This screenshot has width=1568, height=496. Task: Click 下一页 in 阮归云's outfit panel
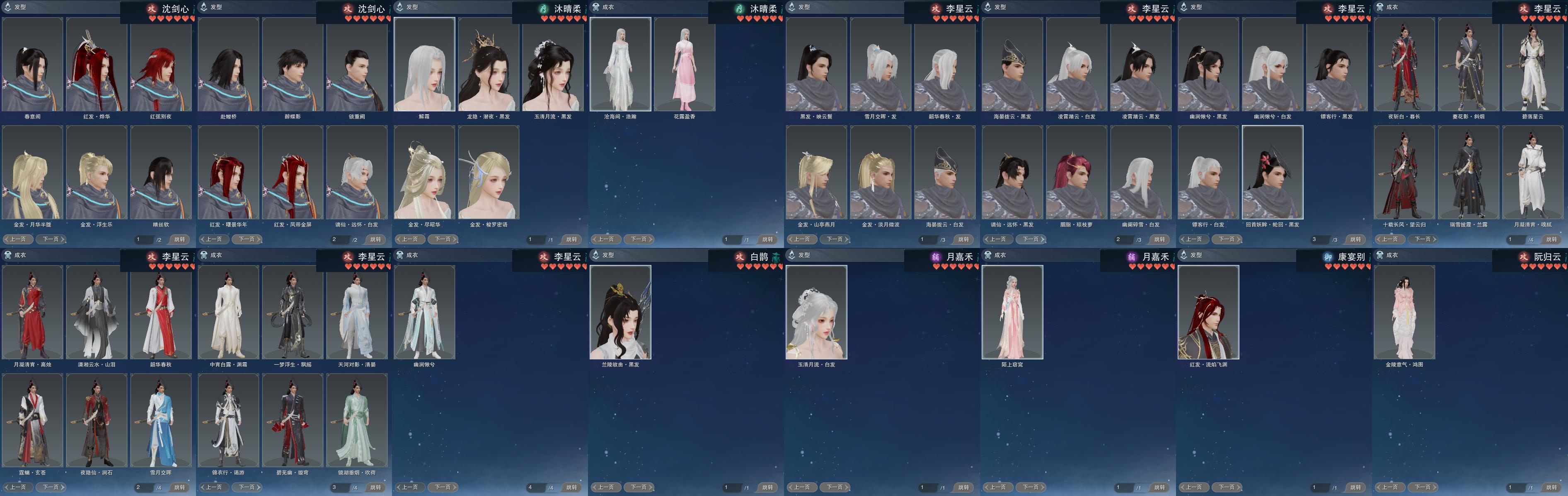[x=1423, y=487]
